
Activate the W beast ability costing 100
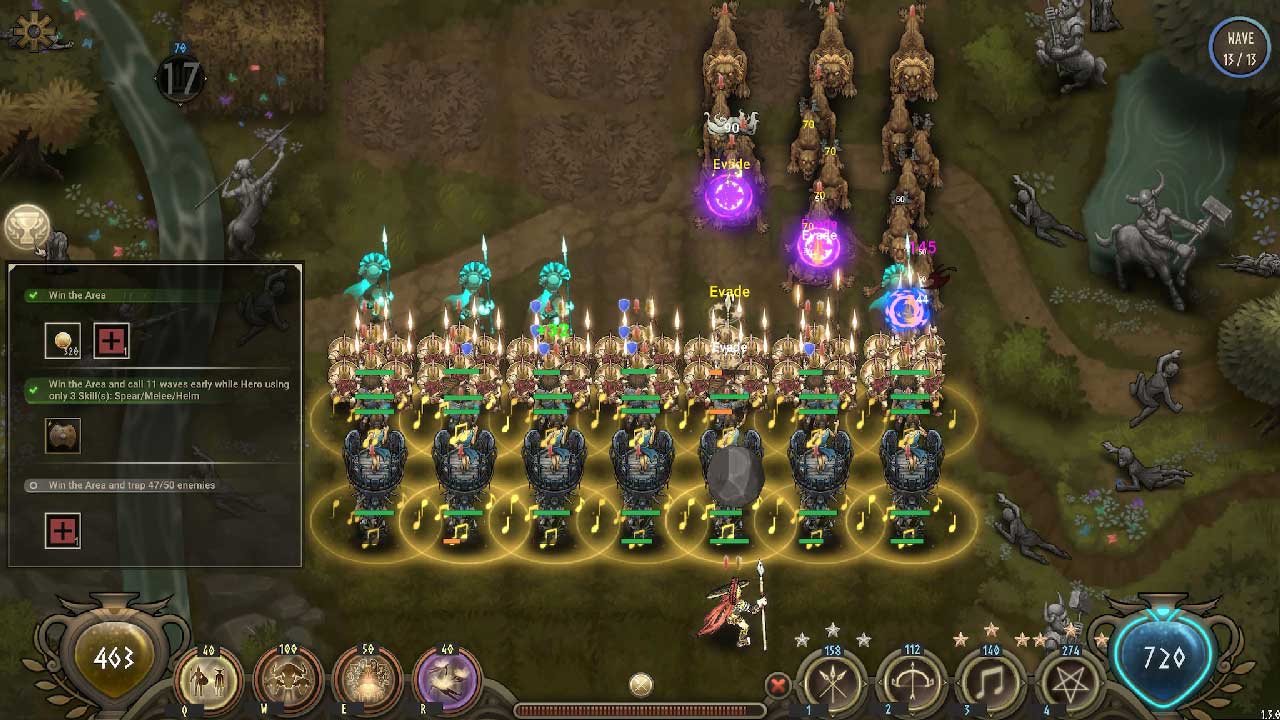(287, 680)
